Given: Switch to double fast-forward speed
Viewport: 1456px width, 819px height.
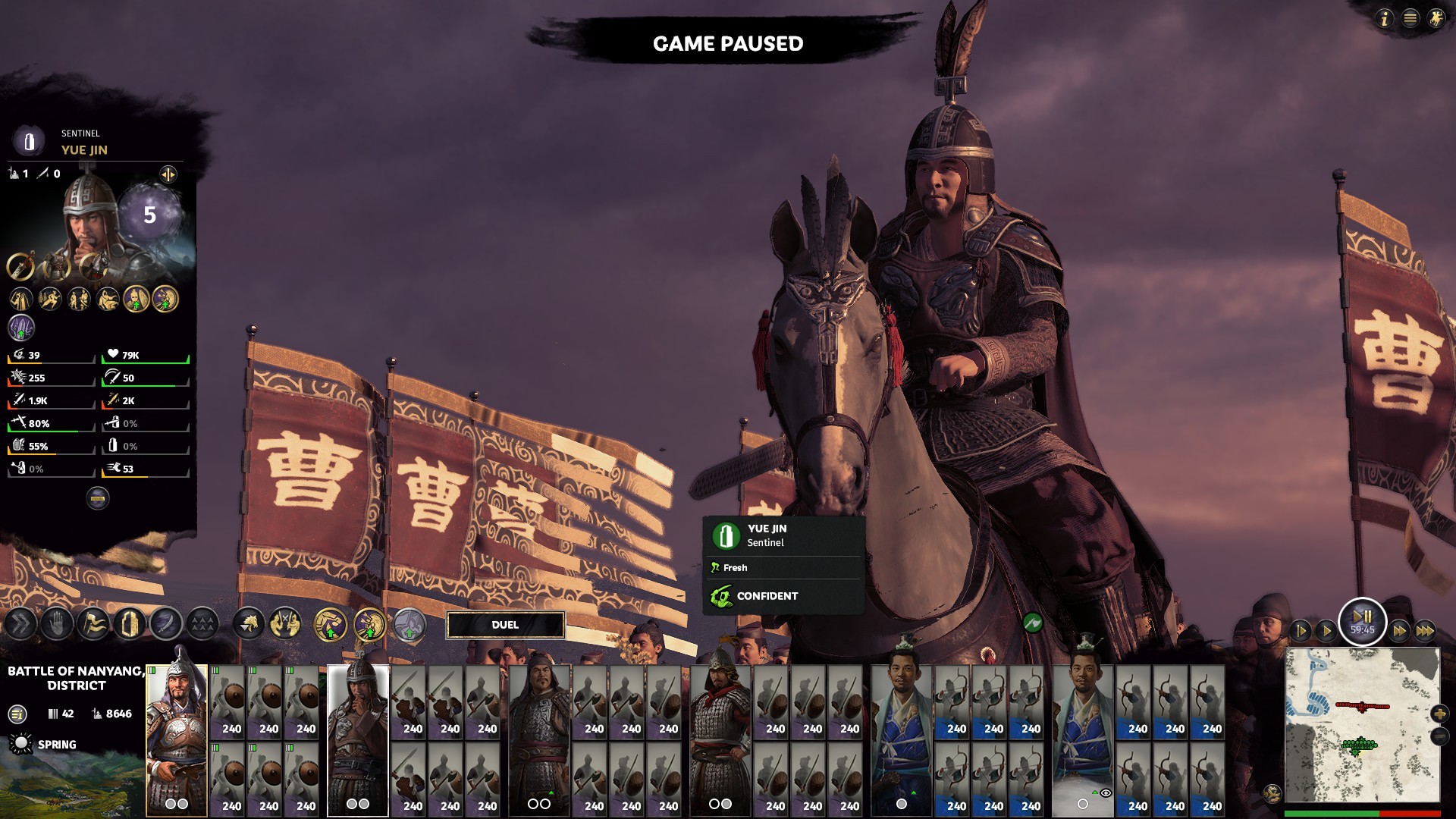Looking at the screenshot, I should point(1399,630).
